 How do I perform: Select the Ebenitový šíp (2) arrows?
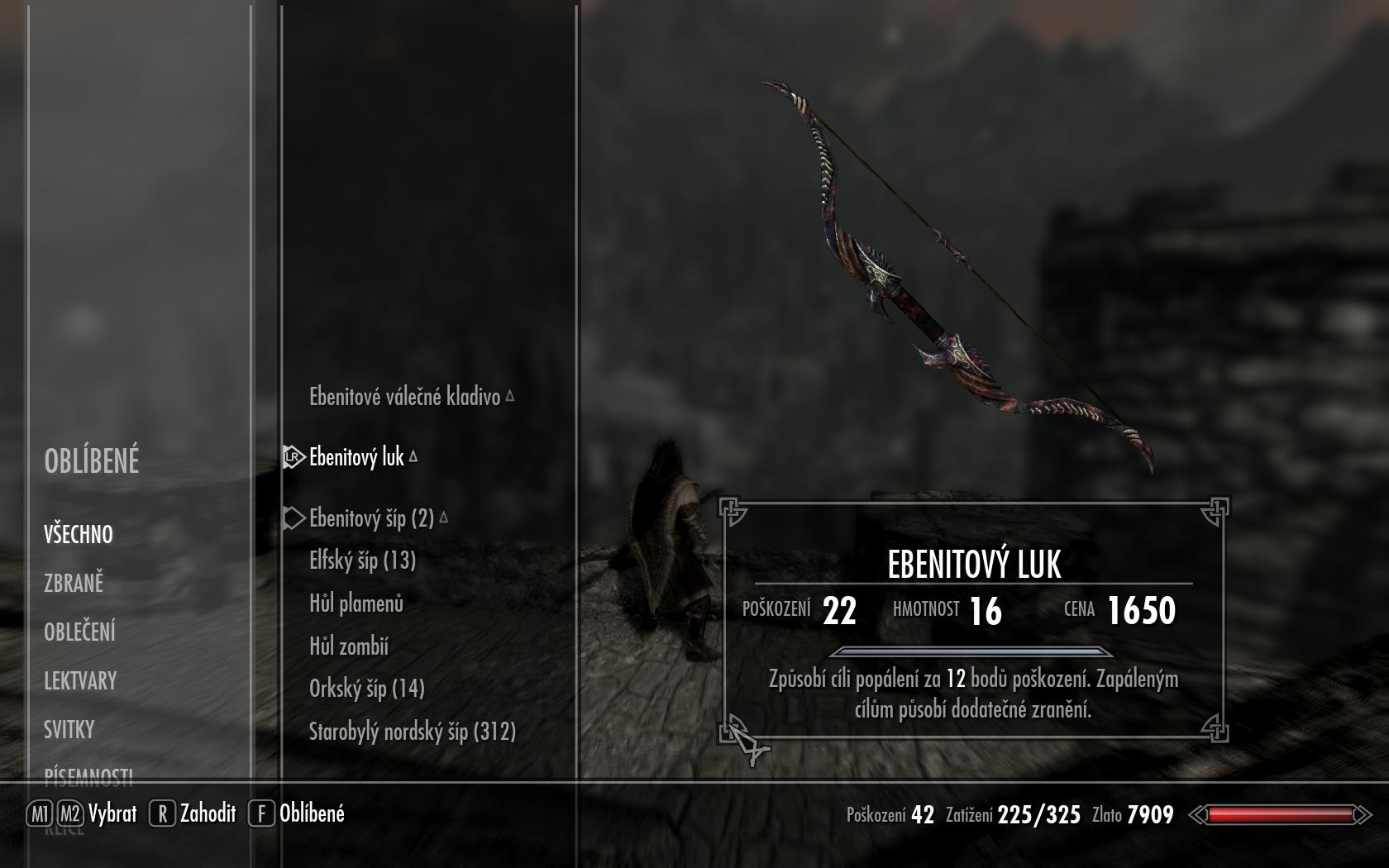point(371,518)
